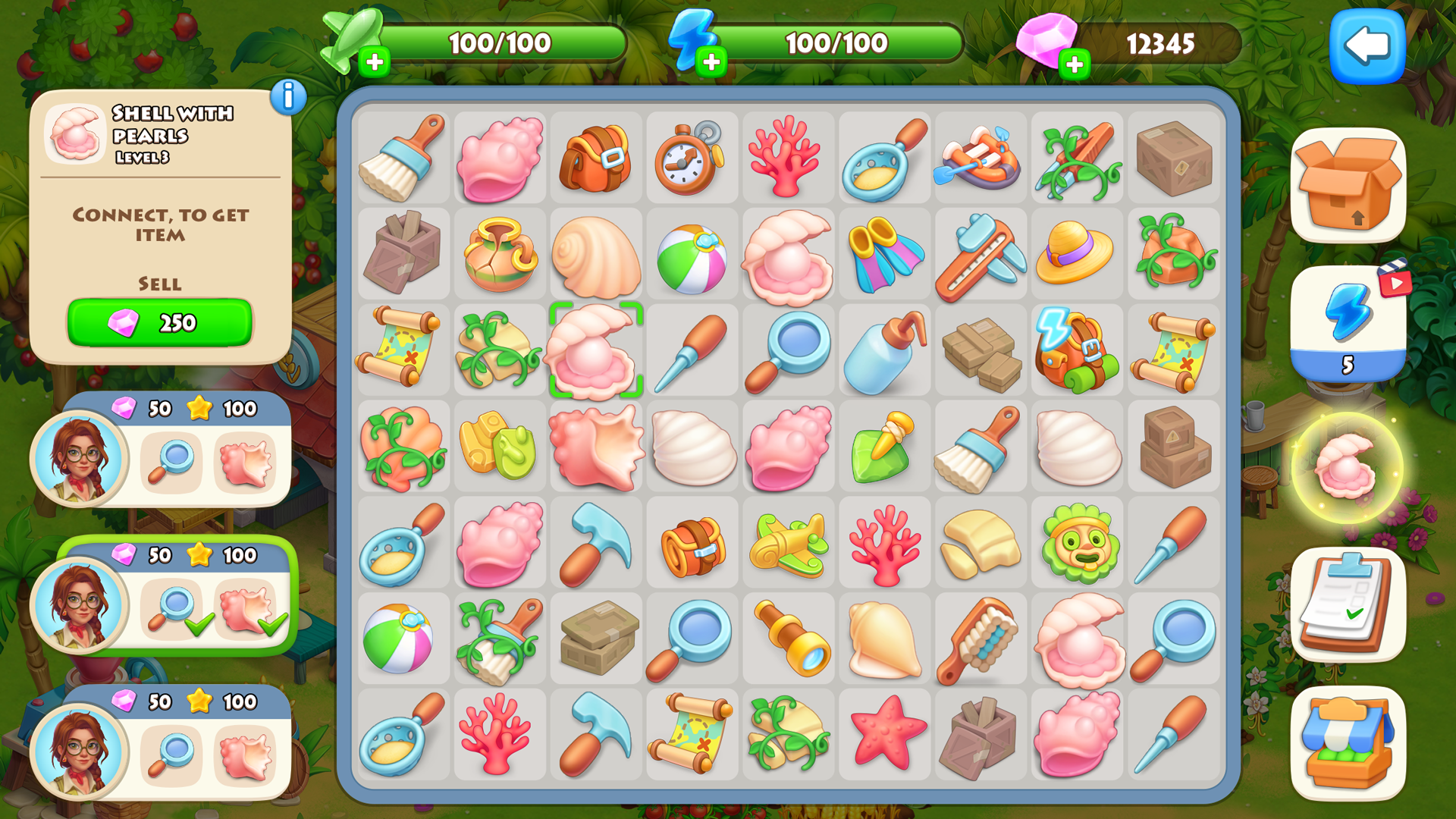1456x819 pixels.
Task: Toggle the info button on Shell with Pearls card
Action: coord(287,97)
